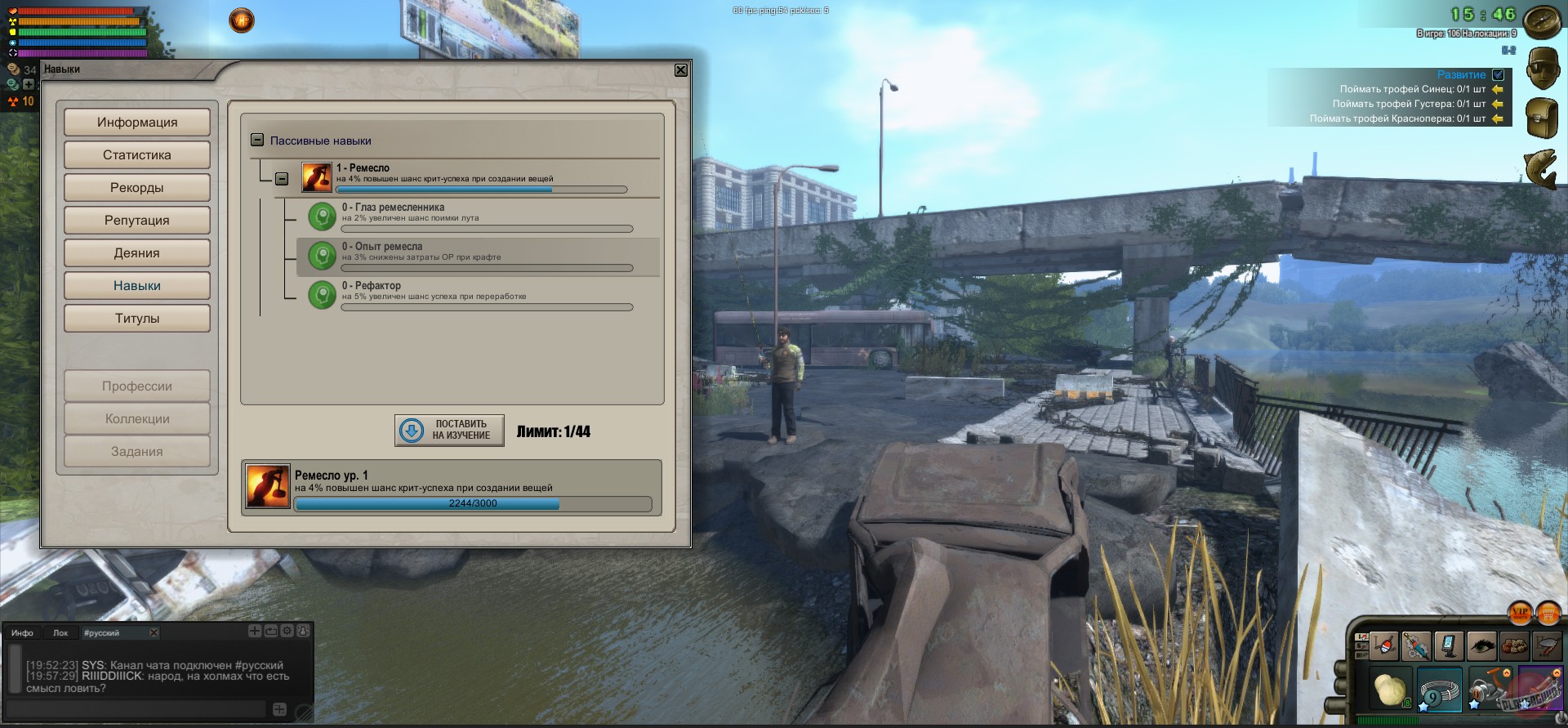Collapse the Пассивные навыки section
This screenshot has height=728, width=1568.
tap(259, 140)
